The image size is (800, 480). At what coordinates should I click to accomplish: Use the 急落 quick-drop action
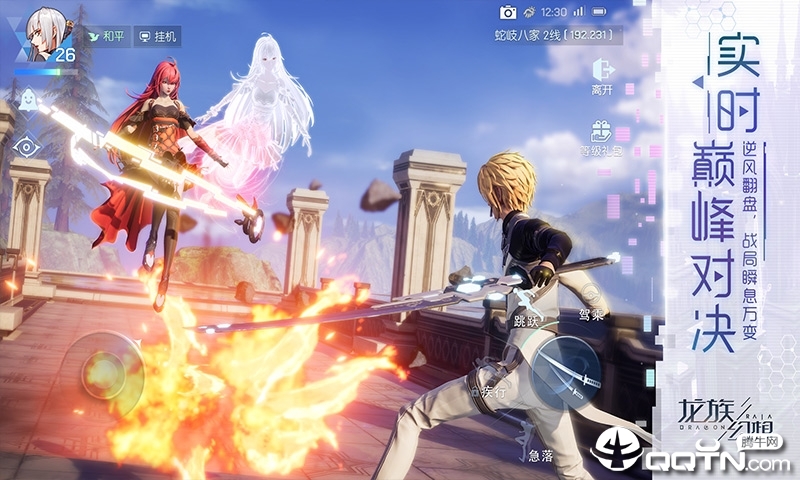coord(541,452)
